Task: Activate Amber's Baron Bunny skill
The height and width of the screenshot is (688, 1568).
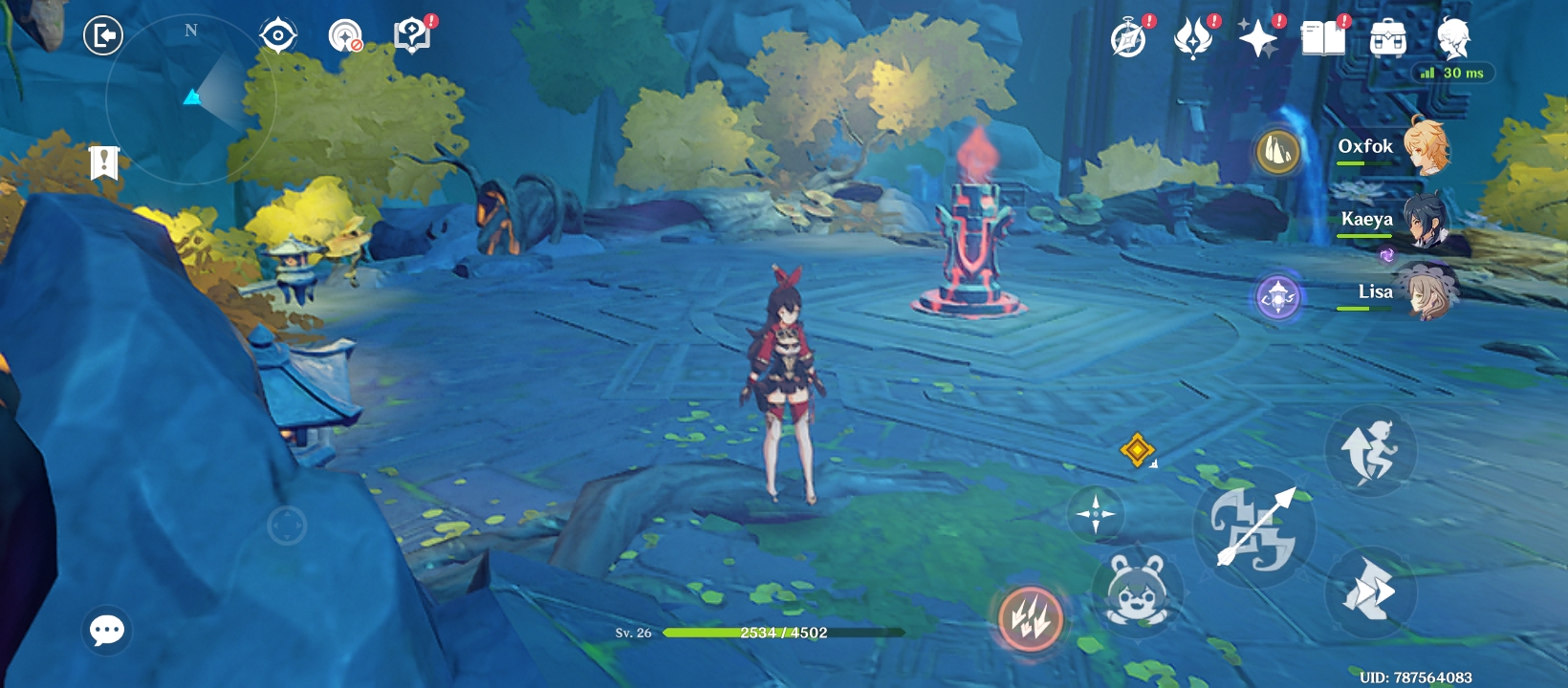Action: [x=1138, y=591]
